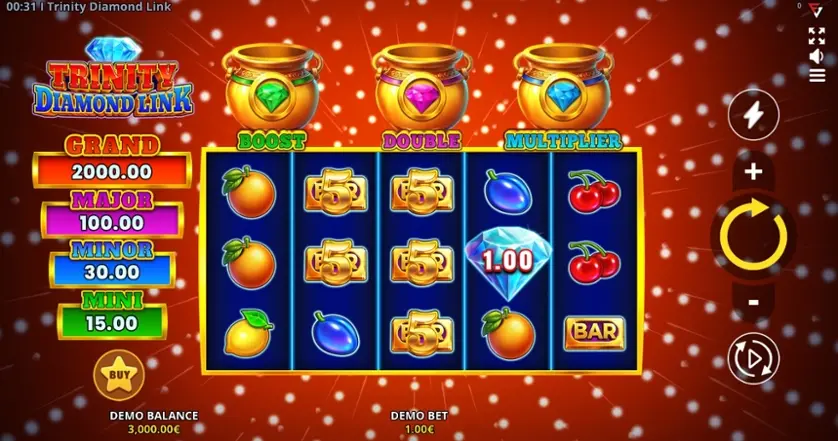The image size is (838, 441).
Task: Mute the game sound via speaker icon
Action: [x=817, y=56]
